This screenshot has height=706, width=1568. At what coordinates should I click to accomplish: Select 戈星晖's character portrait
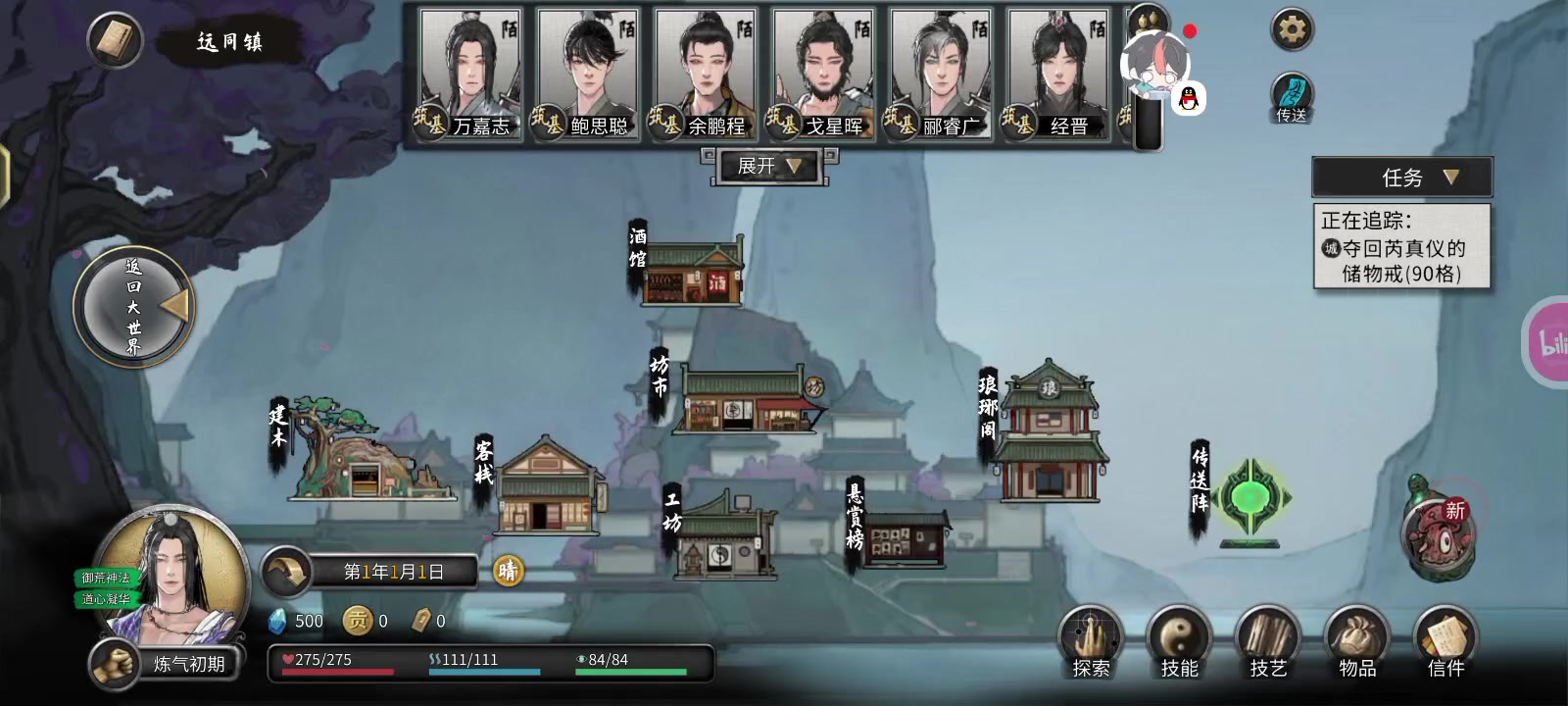tap(823, 69)
